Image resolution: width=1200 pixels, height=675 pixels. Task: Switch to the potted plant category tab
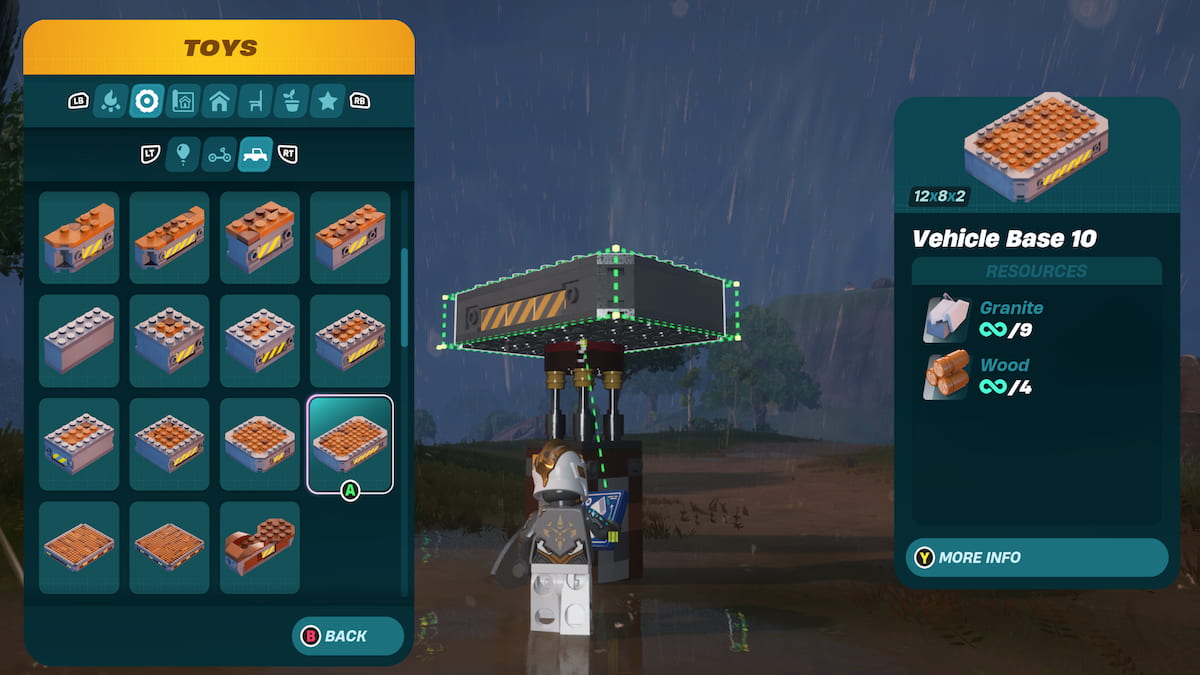coord(291,100)
